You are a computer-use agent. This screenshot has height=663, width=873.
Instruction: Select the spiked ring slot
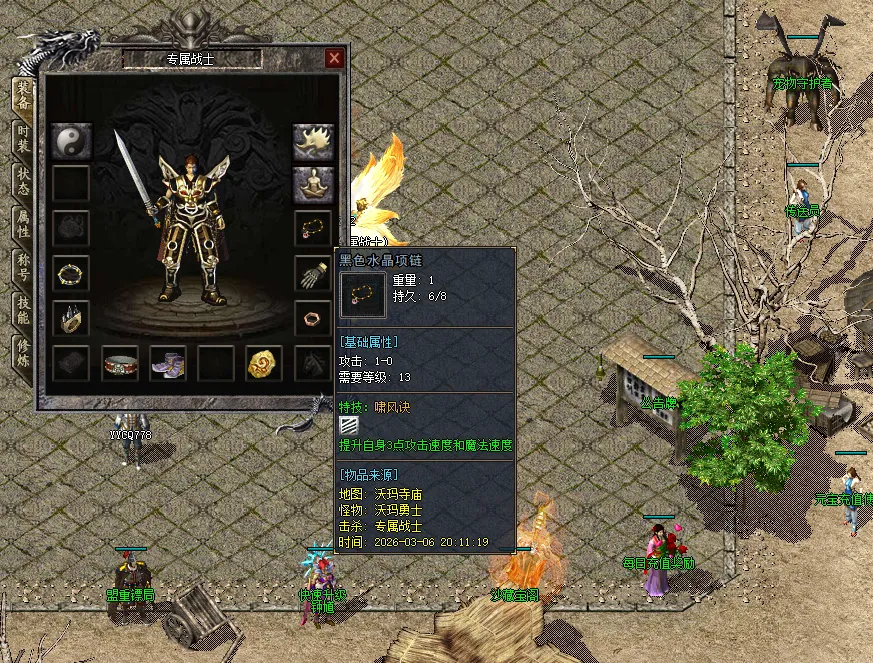pos(71,318)
